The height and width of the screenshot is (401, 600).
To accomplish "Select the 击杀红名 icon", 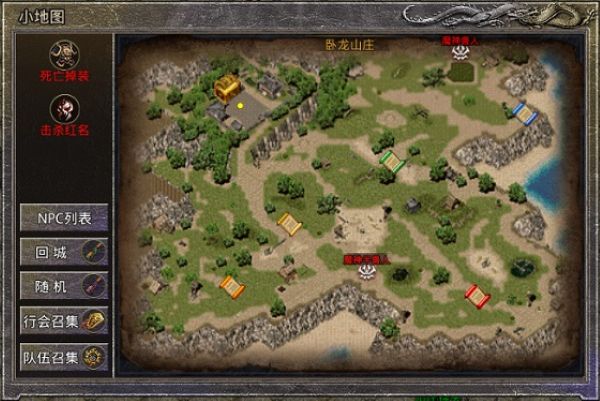I will 65,107.
